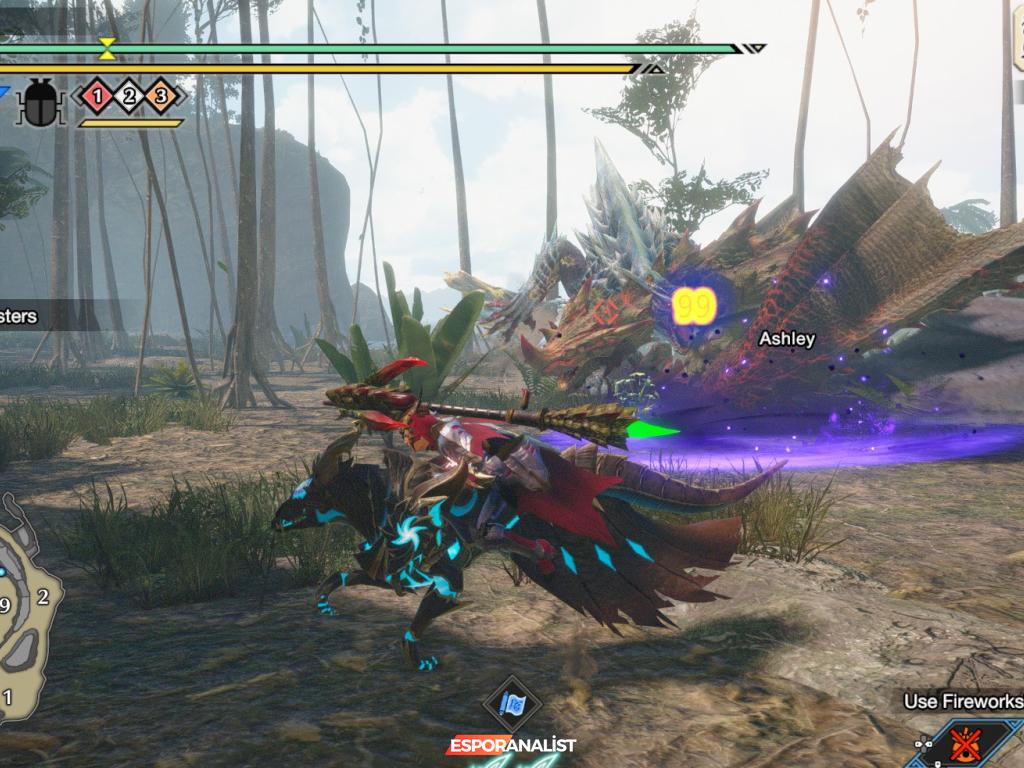1024x768 pixels.
Task: Select the white number 2 extract diamond
Action: click(x=129, y=97)
